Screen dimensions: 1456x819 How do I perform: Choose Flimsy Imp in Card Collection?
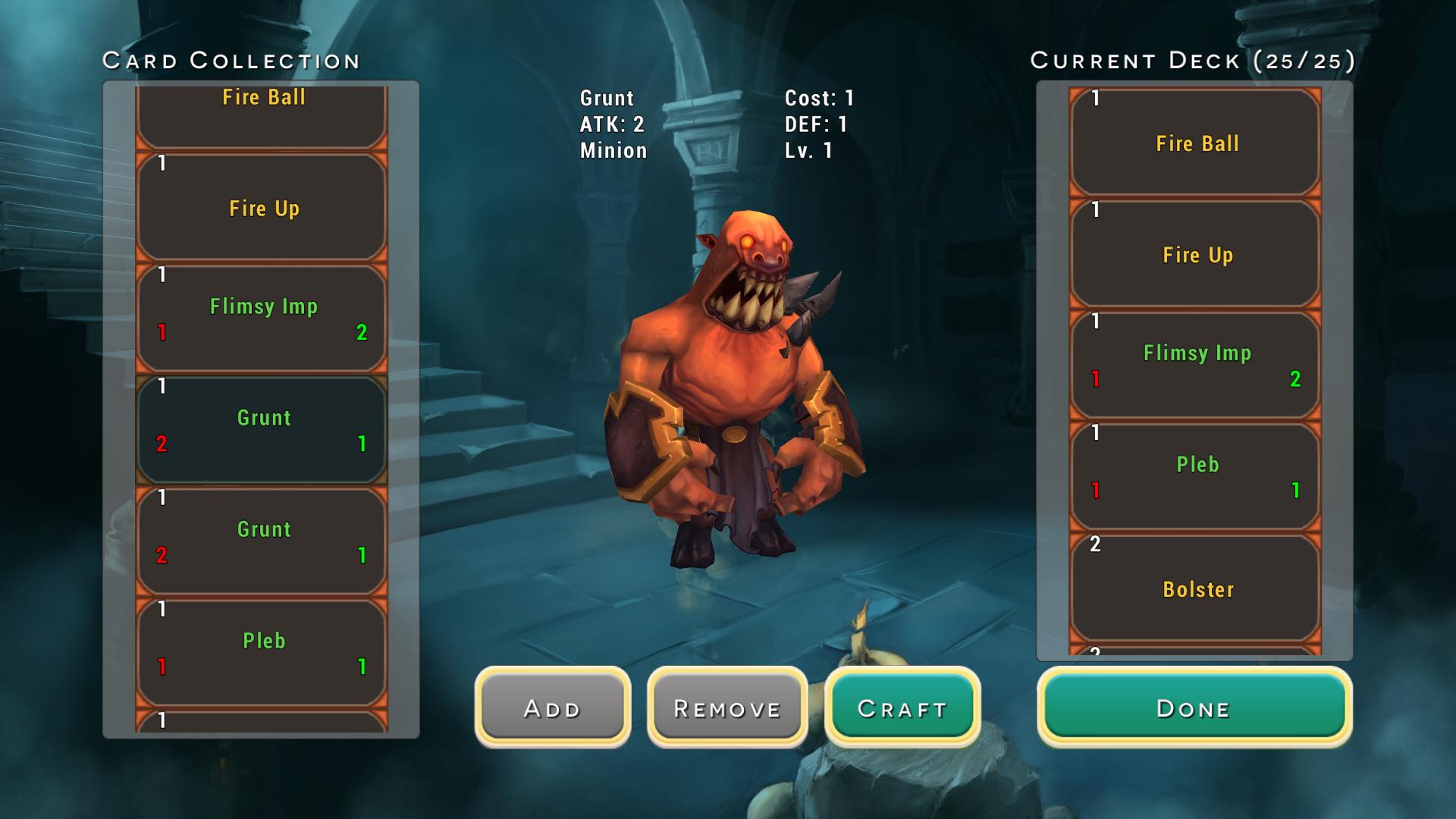tap(262, 318)
